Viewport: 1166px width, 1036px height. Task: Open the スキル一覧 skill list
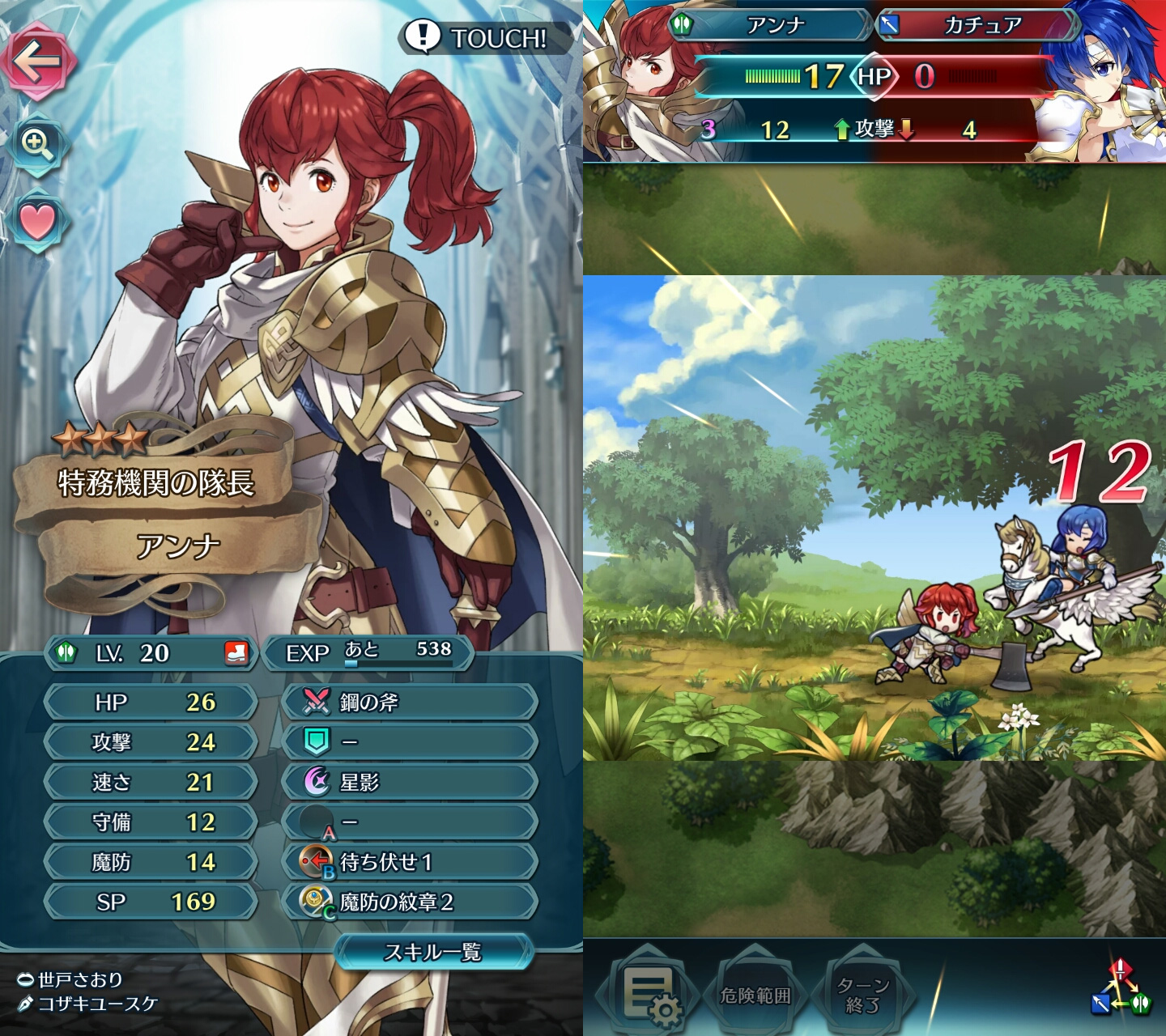[x=433, y=952]
